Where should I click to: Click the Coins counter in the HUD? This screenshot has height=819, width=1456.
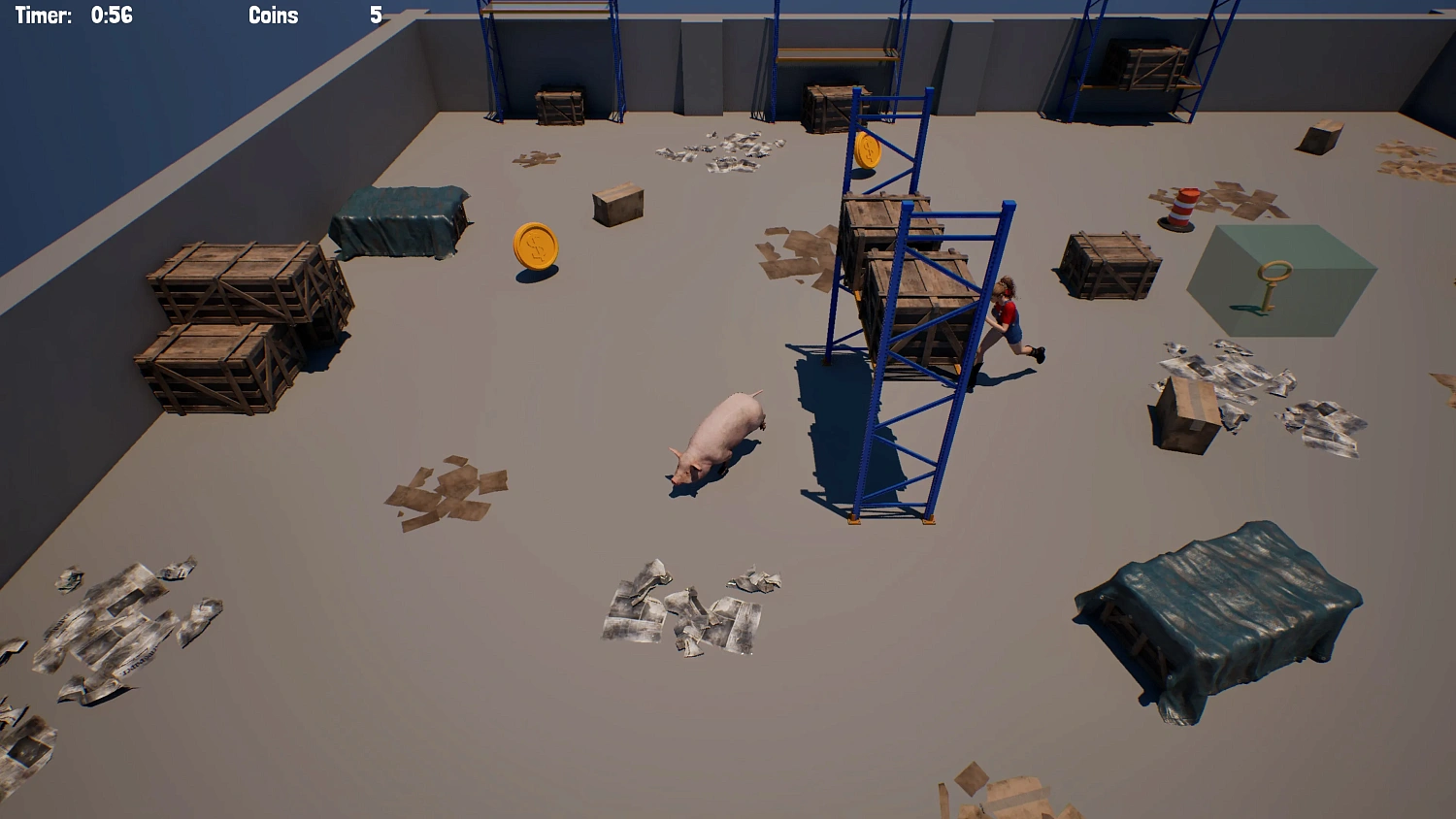click(x=274, y=16)
